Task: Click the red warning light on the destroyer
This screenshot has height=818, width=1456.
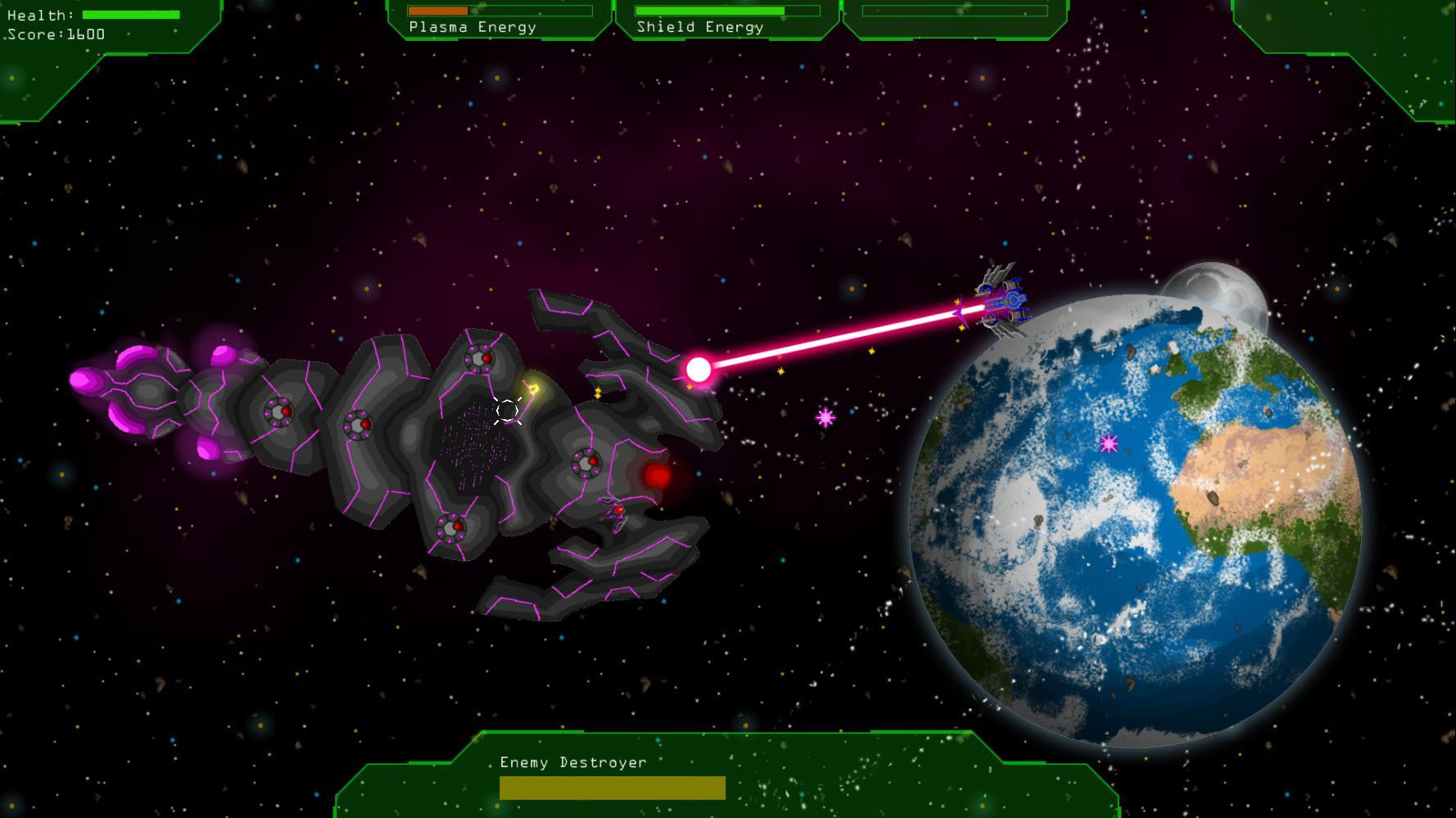Action: click(x=655, y=473)
